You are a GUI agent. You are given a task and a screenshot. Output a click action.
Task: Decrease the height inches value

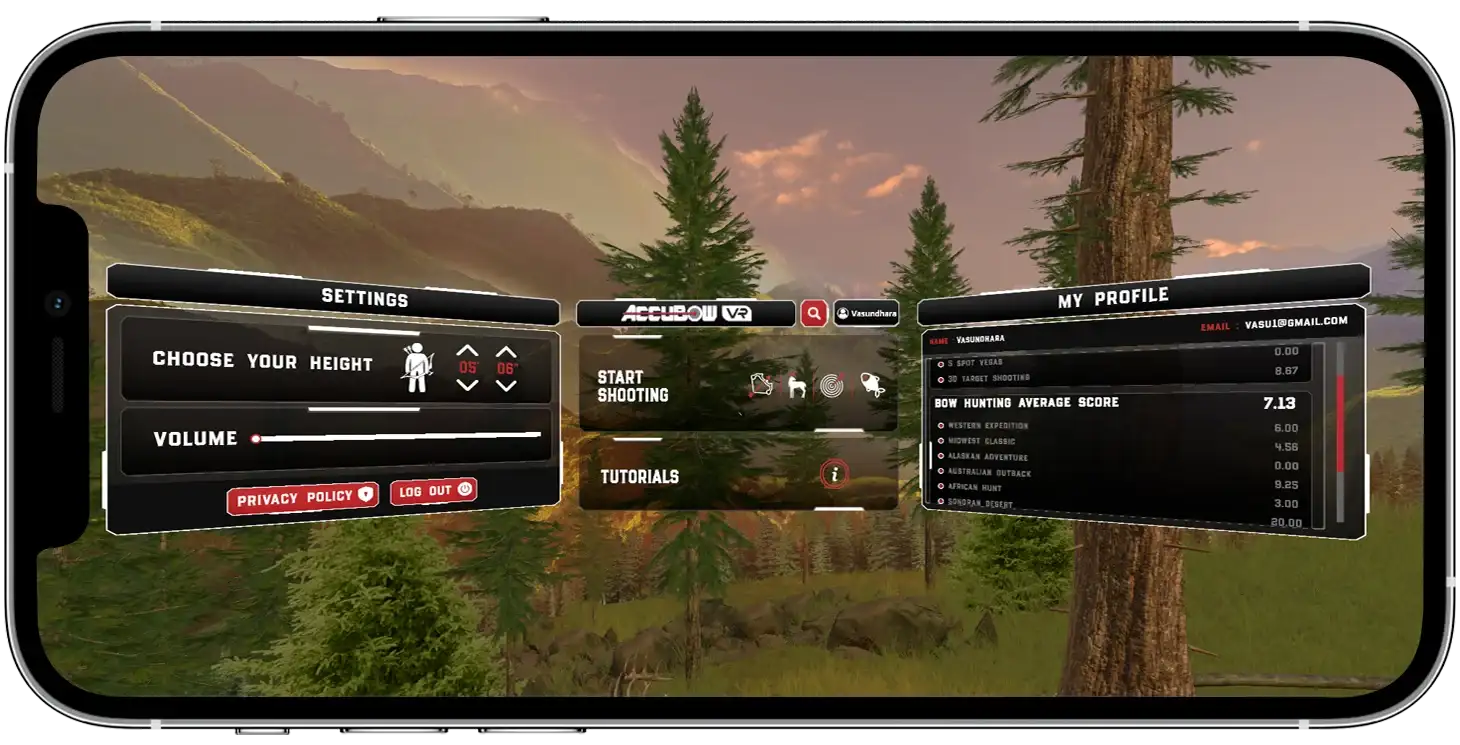pyautogui.click(x=507, y=385)
